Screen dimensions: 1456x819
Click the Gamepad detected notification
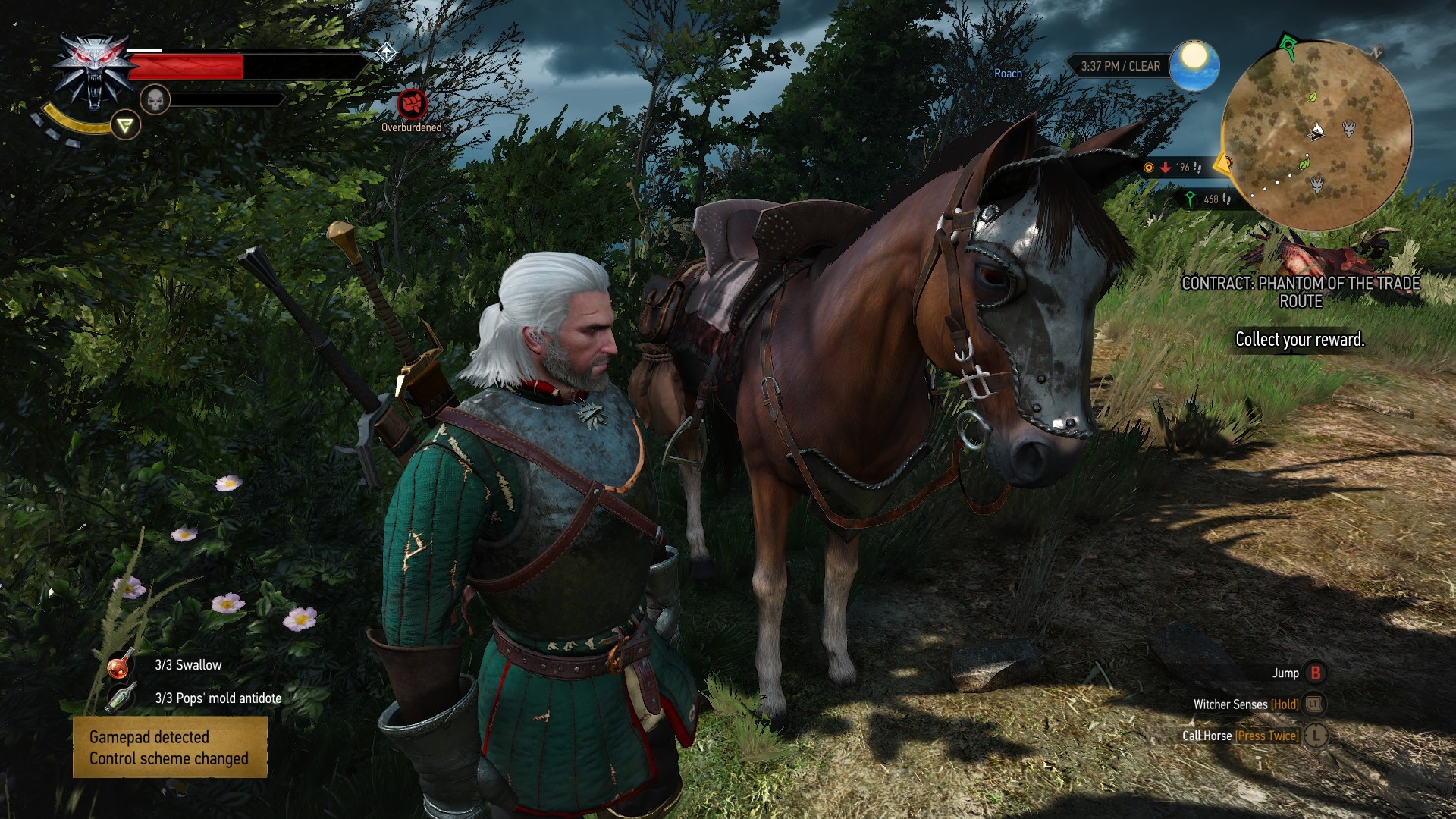tap(170, 748)
